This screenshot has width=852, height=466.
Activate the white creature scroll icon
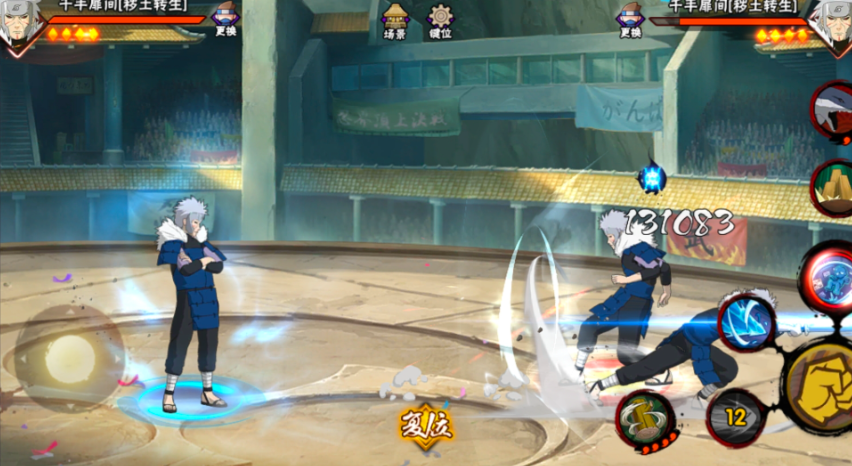tap(834, 112)
